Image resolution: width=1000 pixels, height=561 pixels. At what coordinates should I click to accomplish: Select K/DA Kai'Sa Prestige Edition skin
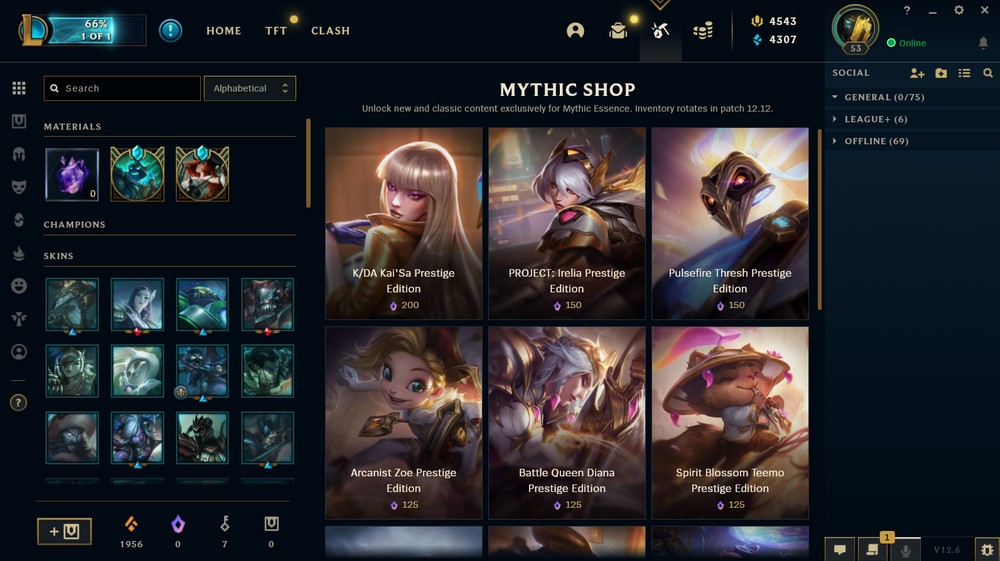(404, 223)
